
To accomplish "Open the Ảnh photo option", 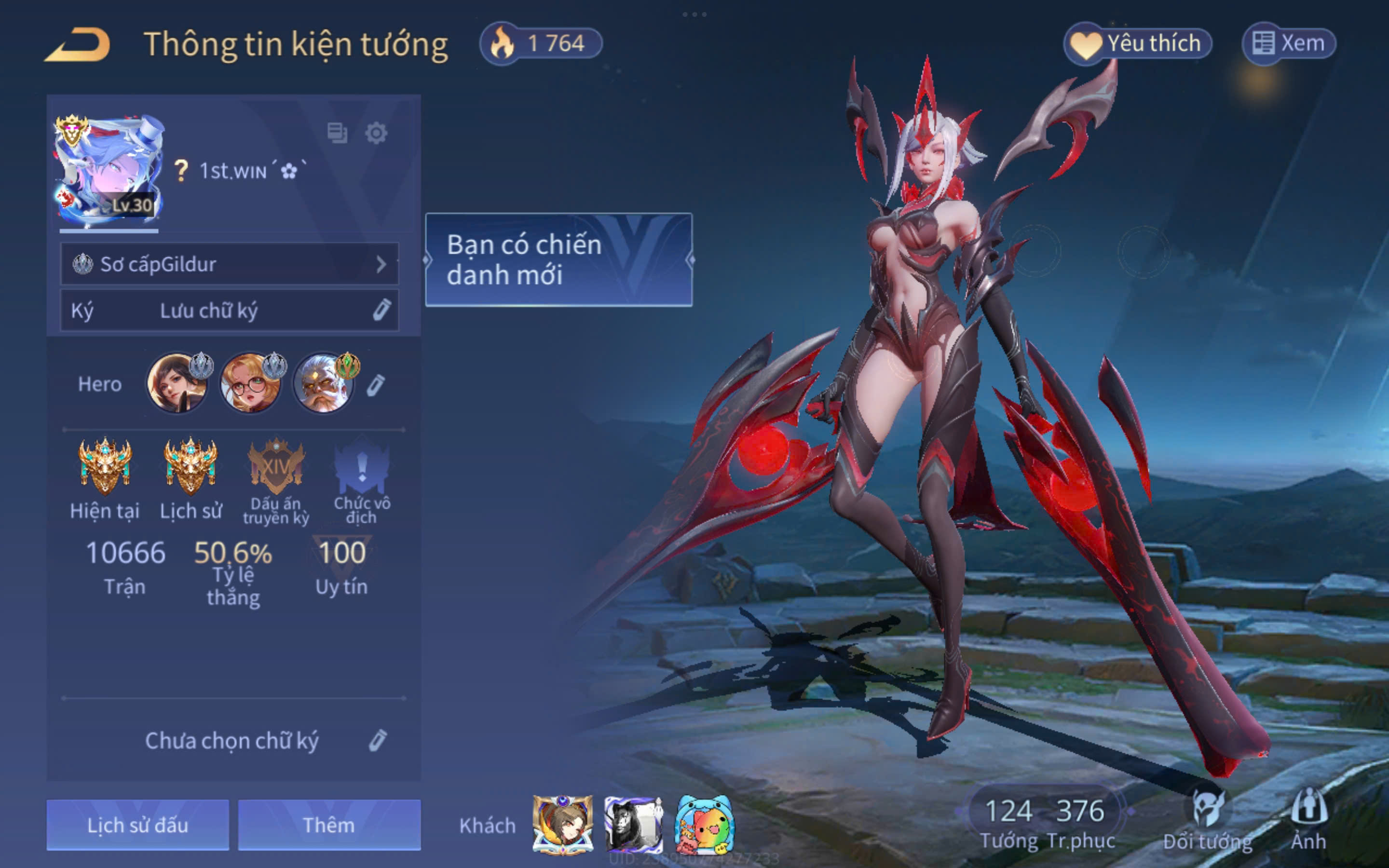I will click(x=1308, y=821).
